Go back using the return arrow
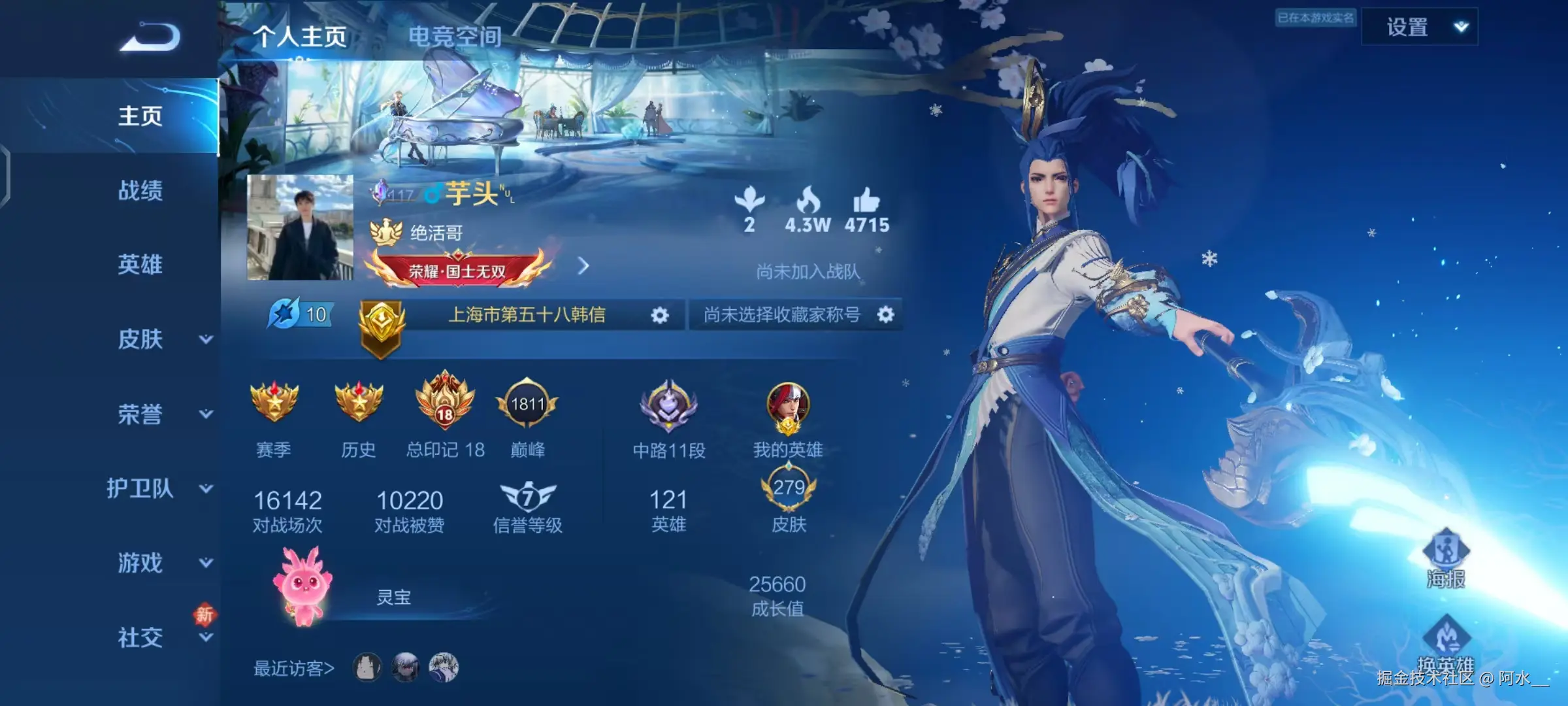 point(150,37)
